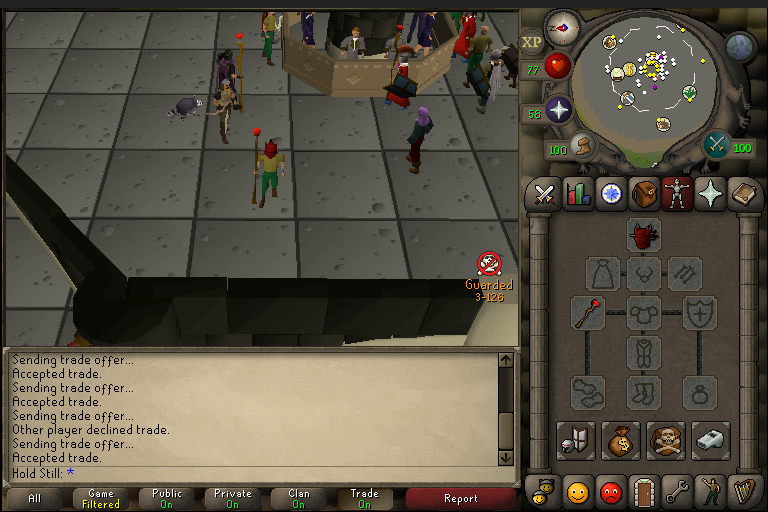Switch to the Skills tab
This screenshot has height=512, width=768.
(577, 193)
